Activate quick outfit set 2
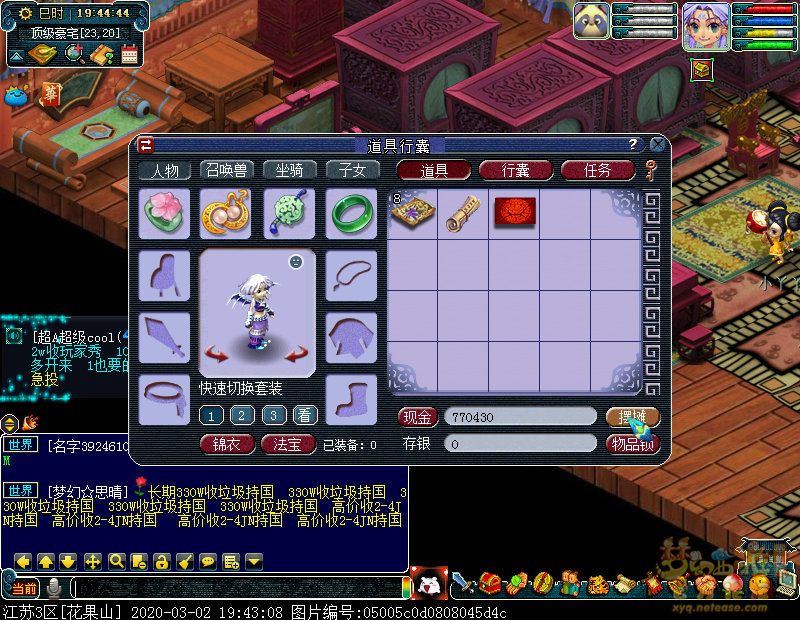This screenshot has height=620, width=800. 242,415
